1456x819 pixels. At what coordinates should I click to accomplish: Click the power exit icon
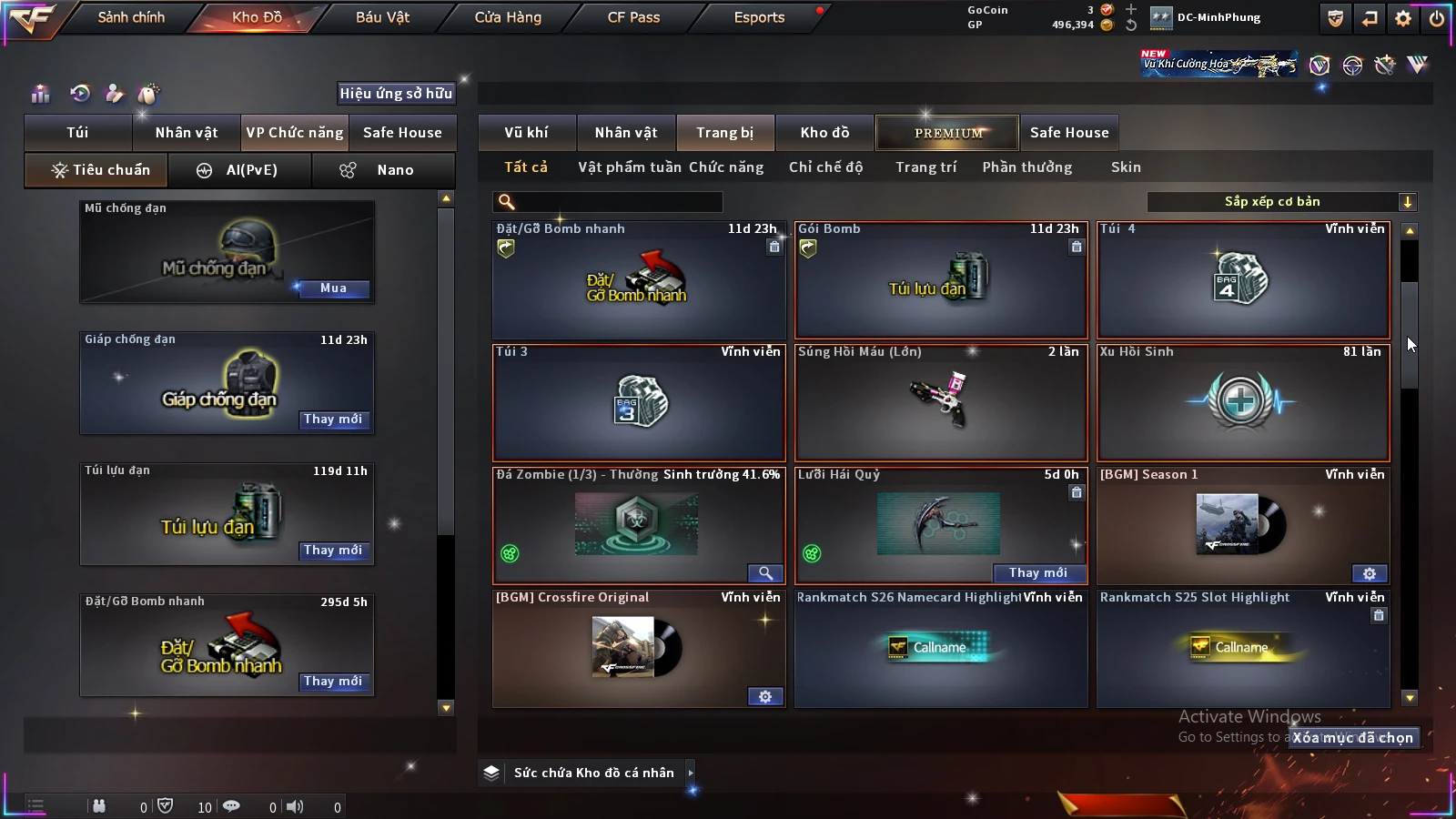coord(1436,18)
